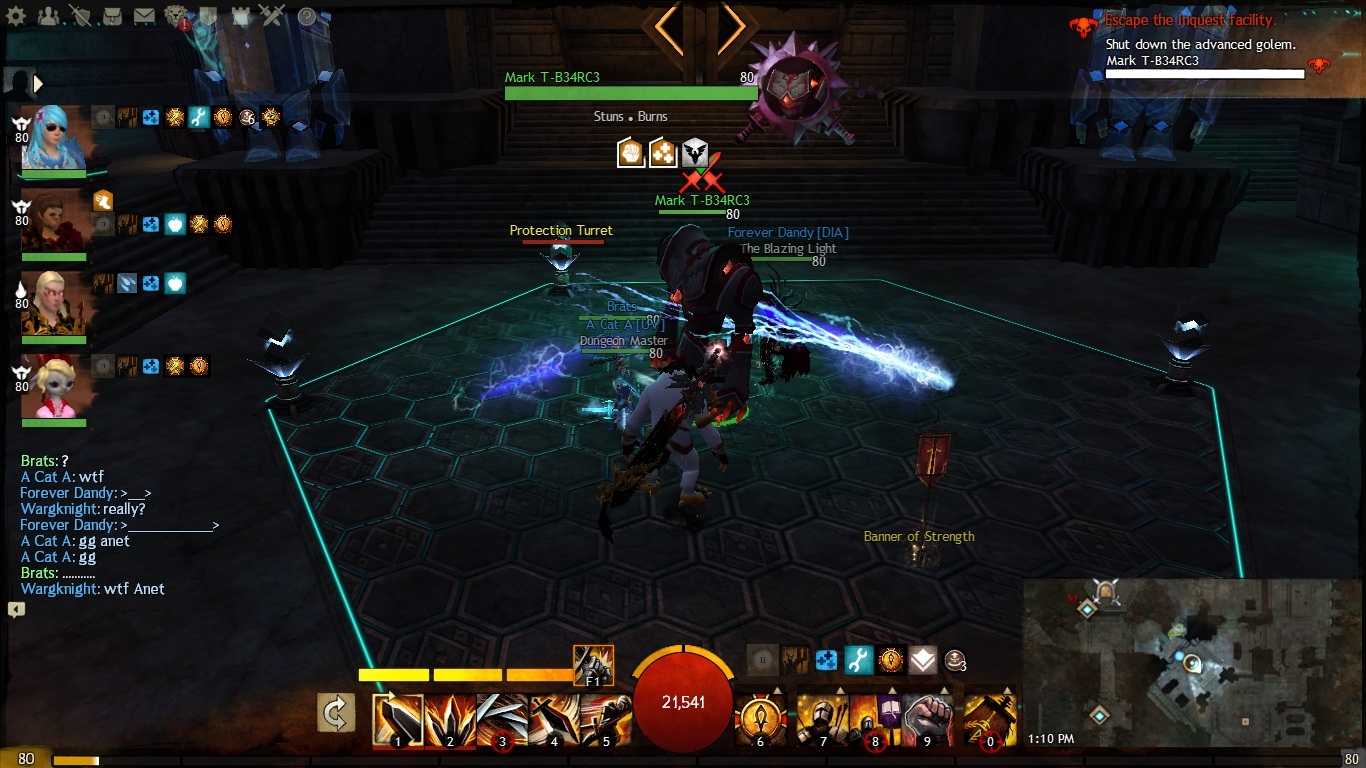Open the game menu gear icon
The height and width of the screenshot is (768, 1366).
coord(16,16)
